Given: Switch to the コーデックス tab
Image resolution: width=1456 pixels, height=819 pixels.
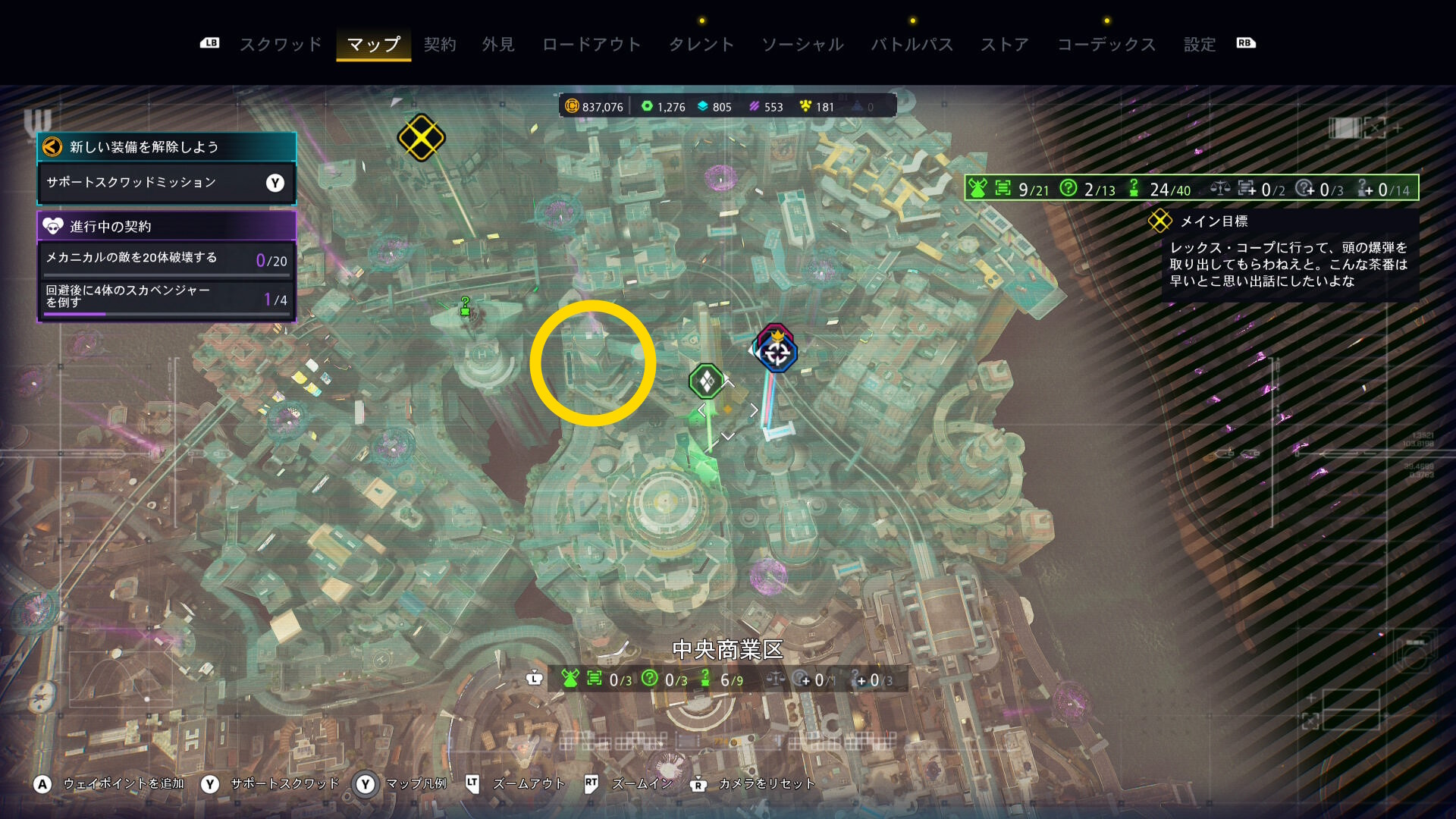Looking at the screenshot, I should [x=1106, y=44].
